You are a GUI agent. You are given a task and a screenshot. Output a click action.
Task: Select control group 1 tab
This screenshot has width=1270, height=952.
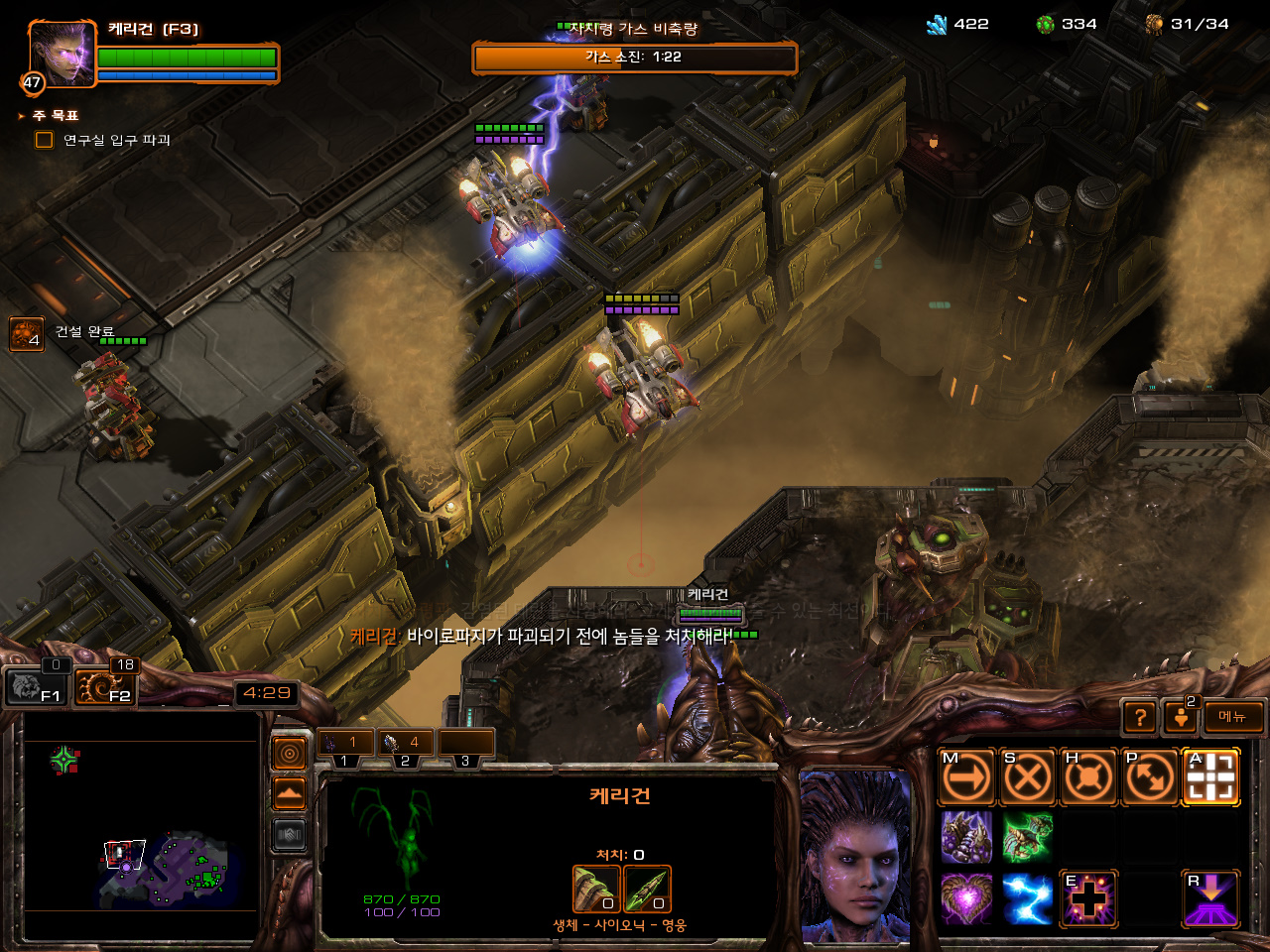(344, 744)
